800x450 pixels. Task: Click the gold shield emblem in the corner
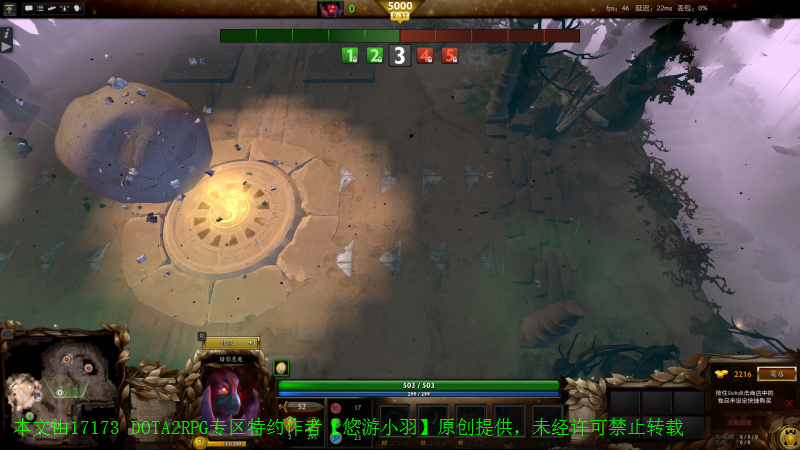(x=787, y=436)
